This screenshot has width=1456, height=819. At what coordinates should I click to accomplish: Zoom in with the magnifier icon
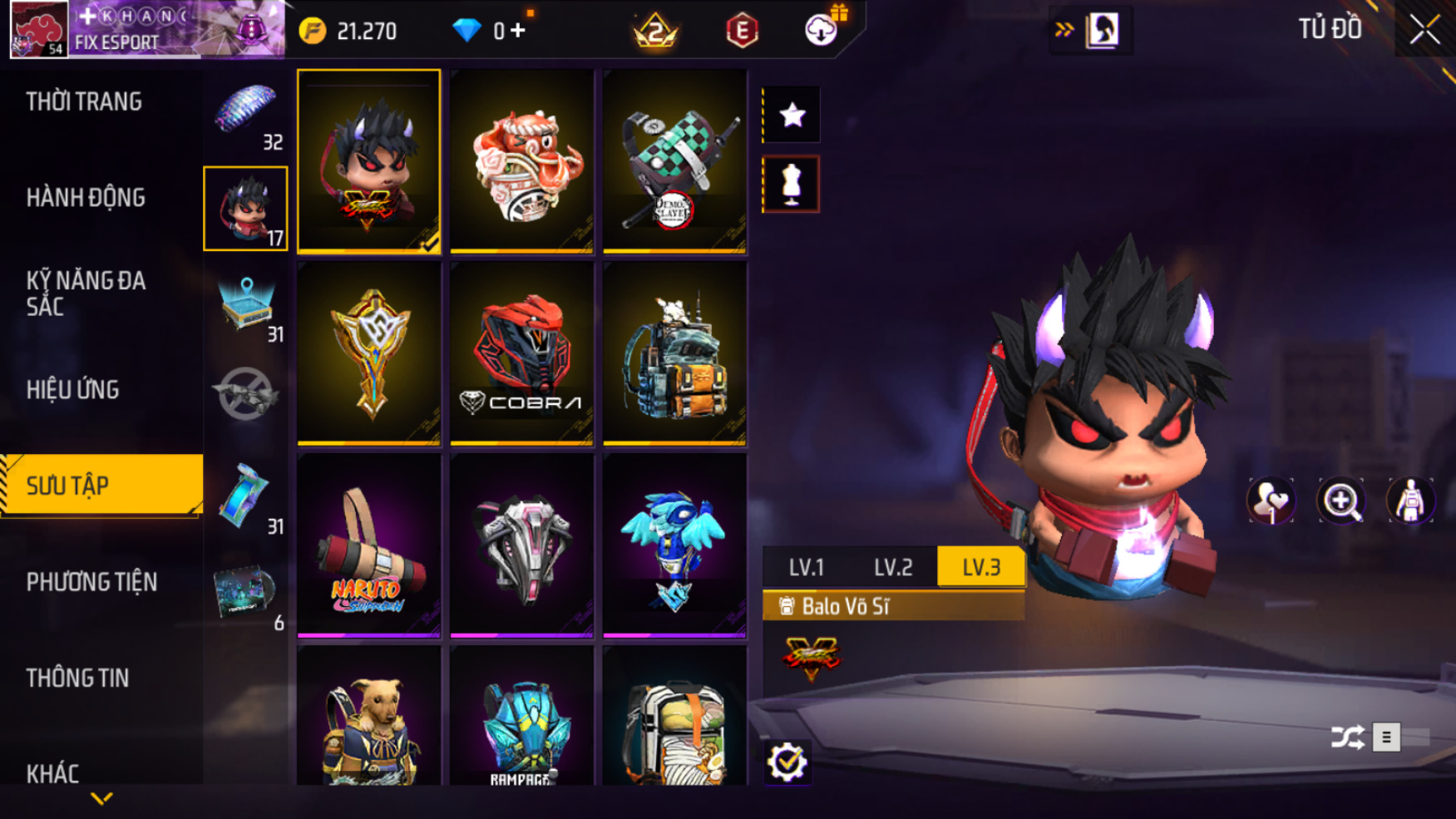tap(1340, 501)
